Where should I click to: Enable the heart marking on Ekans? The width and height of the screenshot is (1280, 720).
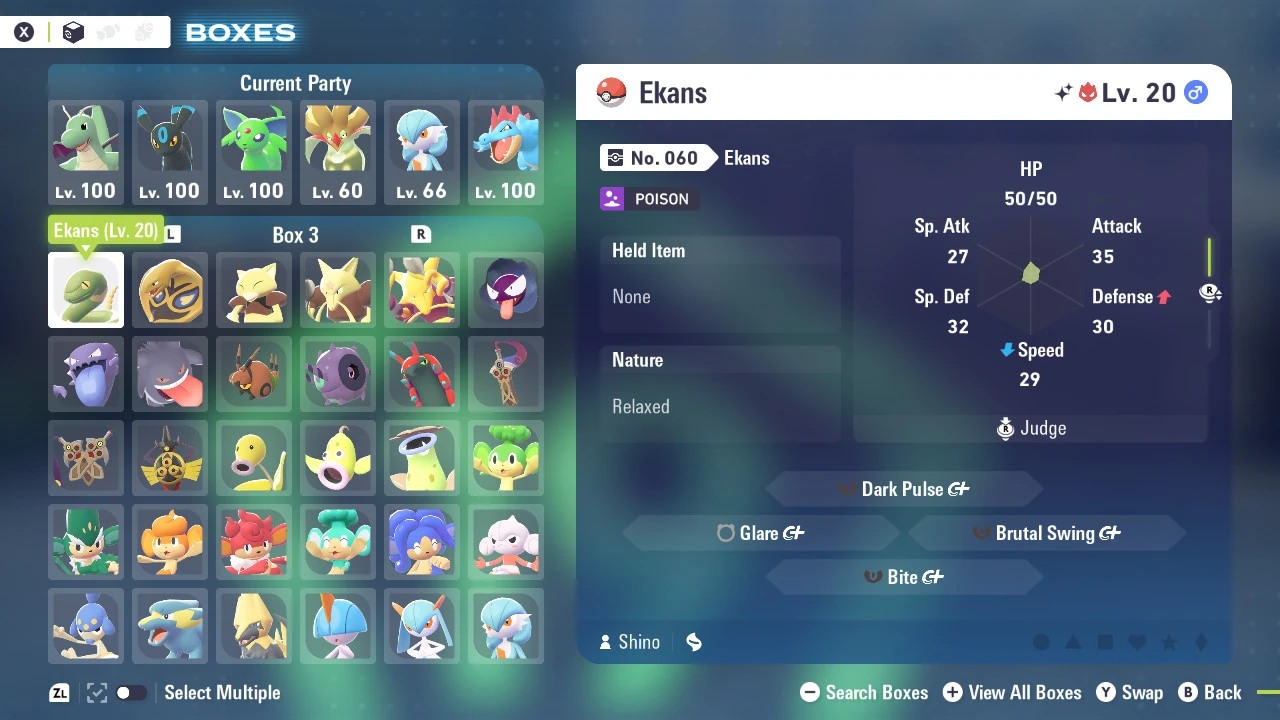click(1137, 641)
